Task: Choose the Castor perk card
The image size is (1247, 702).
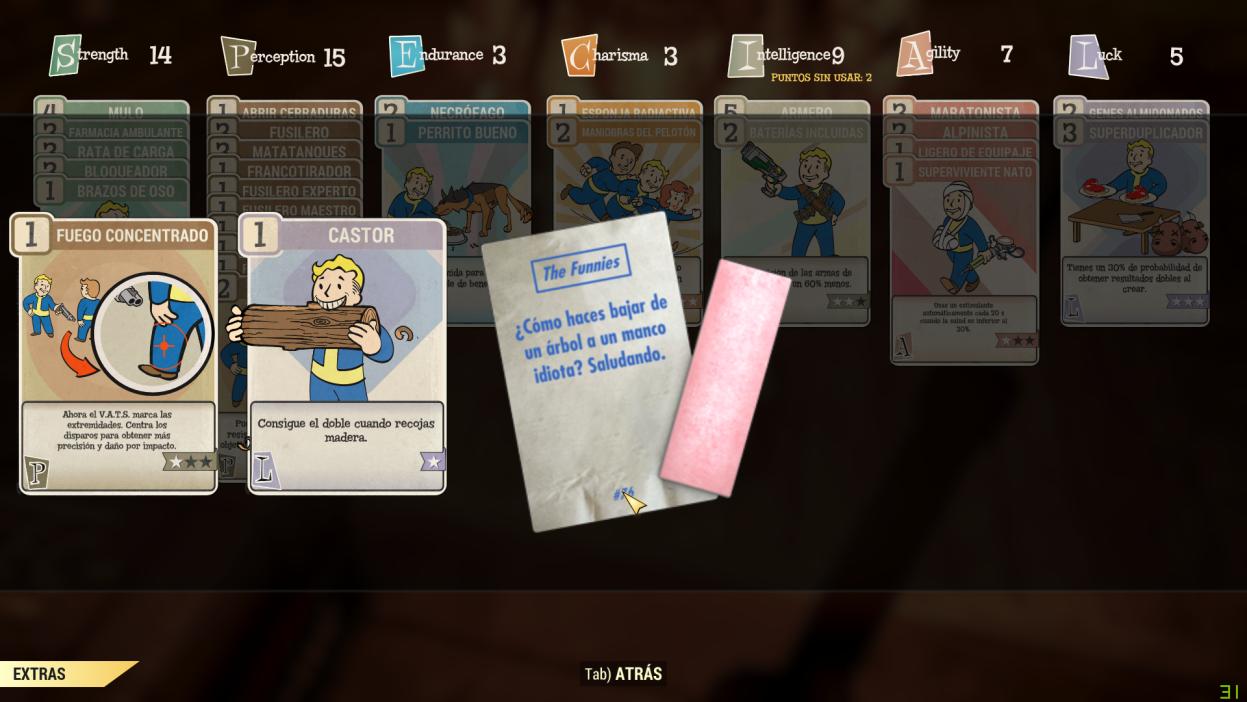Action: [346, 355]
